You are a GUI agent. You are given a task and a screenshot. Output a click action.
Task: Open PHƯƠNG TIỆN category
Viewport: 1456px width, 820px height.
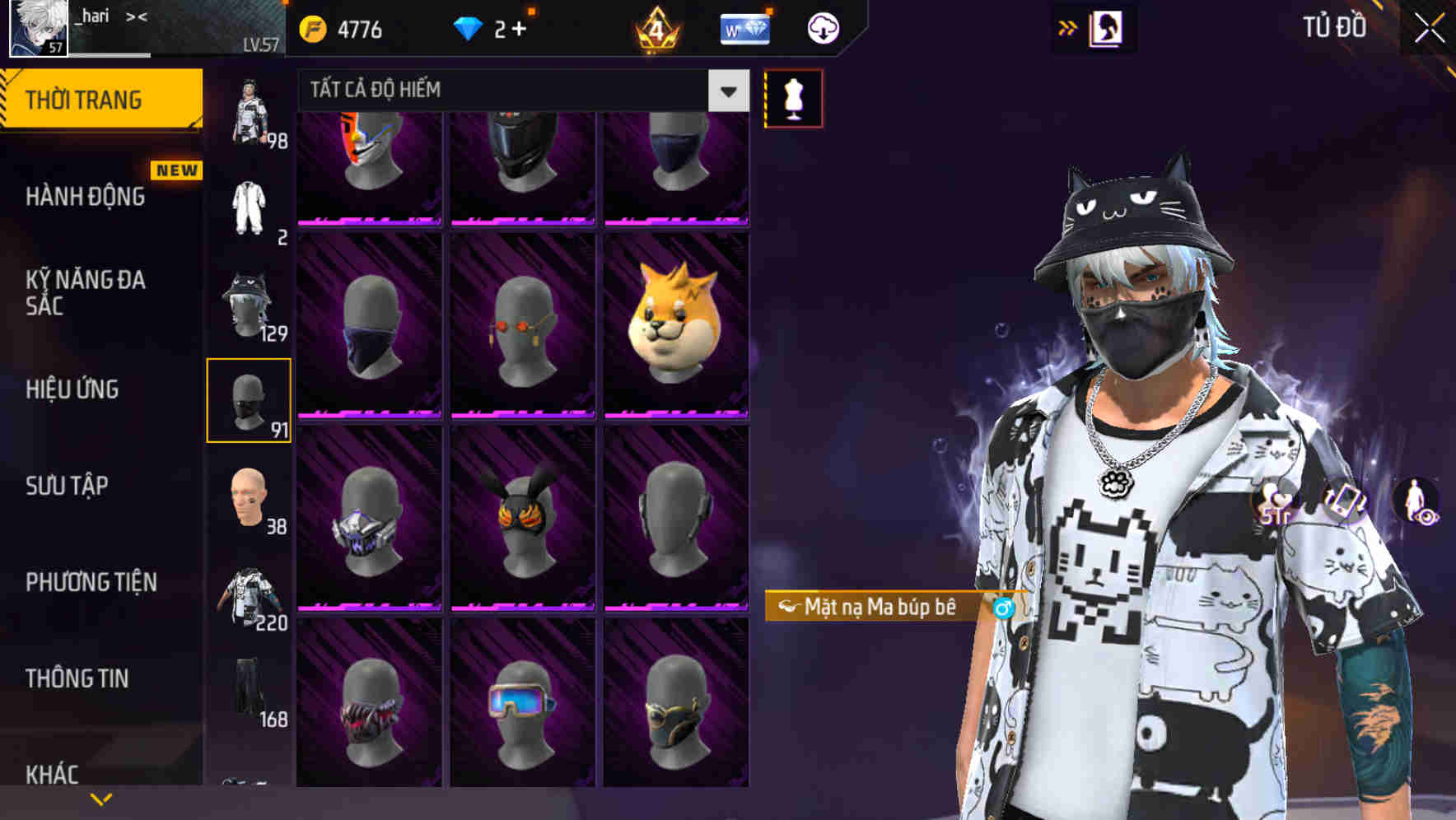(91, 581)
